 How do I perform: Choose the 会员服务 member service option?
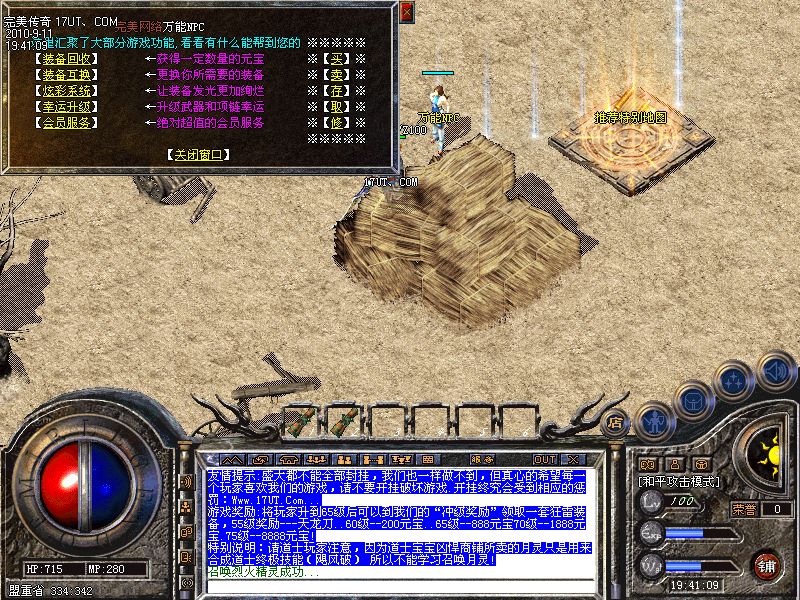(x=68, y=122)
